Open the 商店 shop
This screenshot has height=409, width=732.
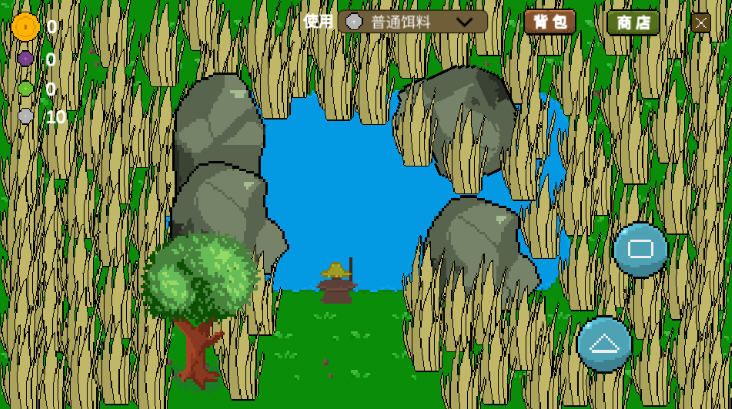pos(633,22)
